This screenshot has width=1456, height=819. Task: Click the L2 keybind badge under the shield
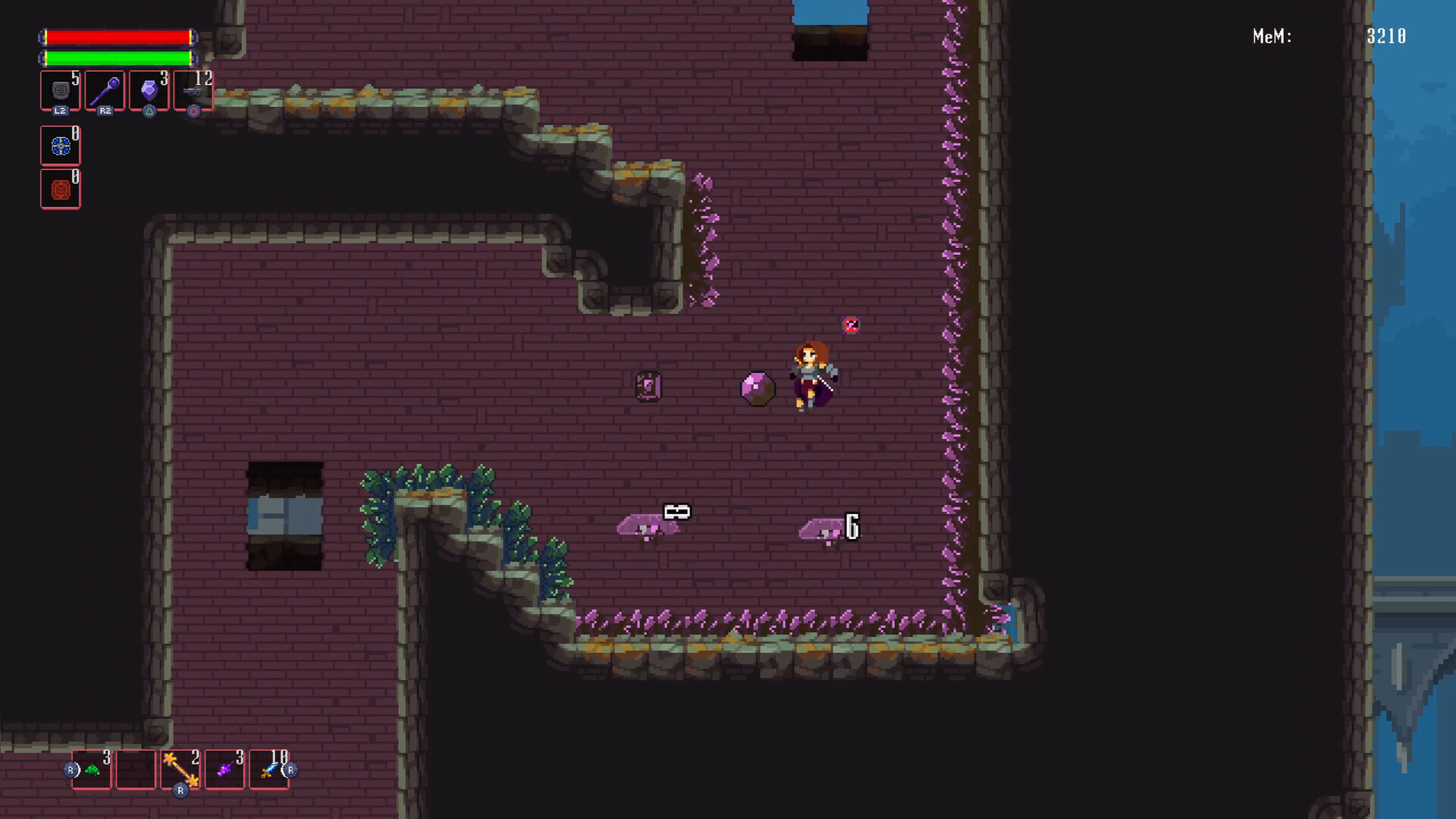point(60,111)
